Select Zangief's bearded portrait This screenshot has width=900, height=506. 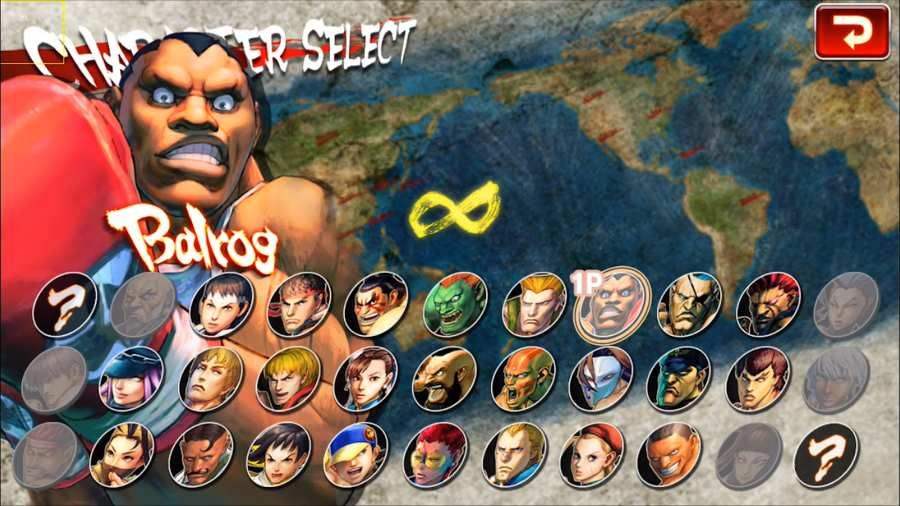pos(444,378)
